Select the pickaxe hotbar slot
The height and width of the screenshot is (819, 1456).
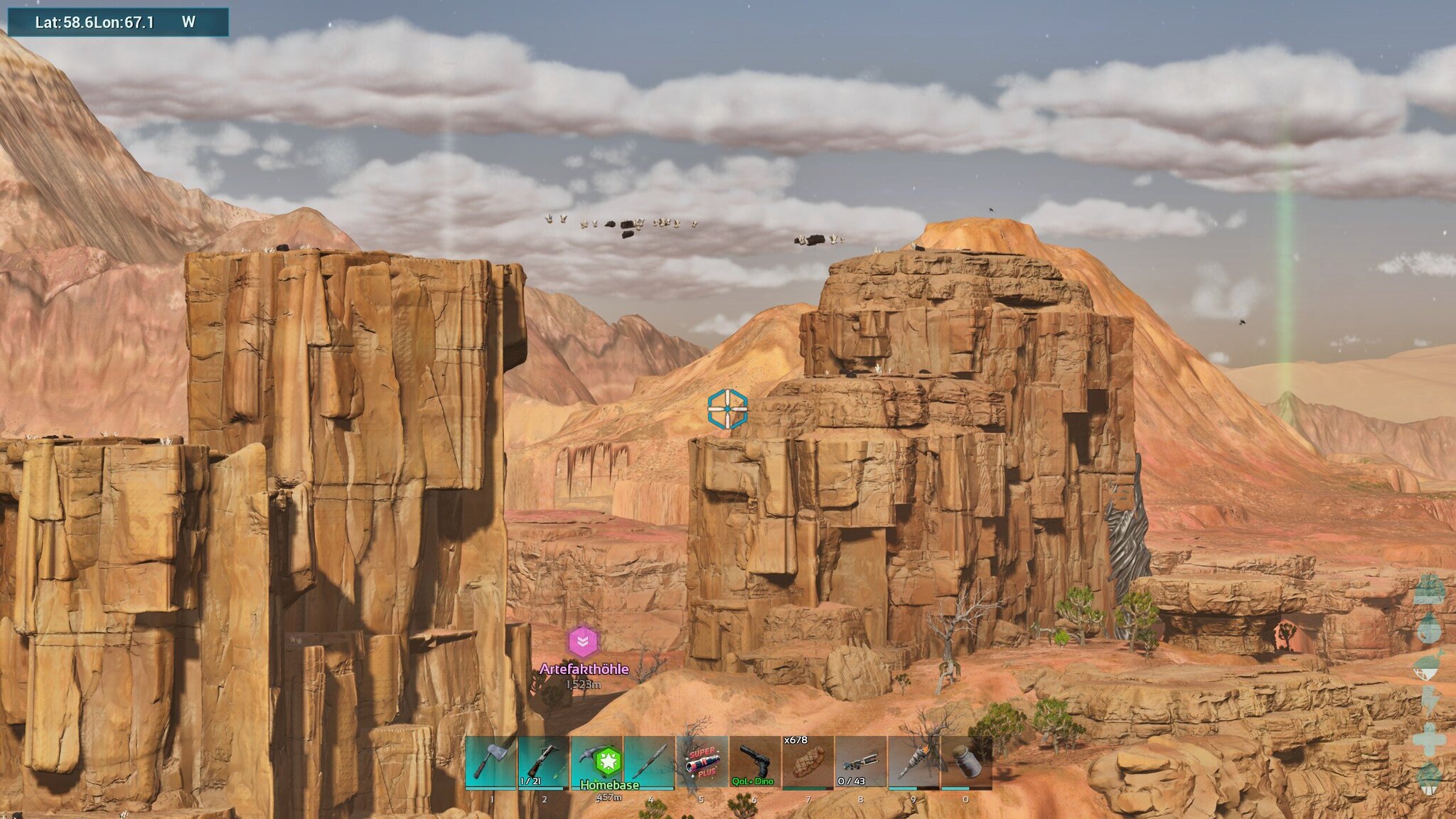[596, 762]
